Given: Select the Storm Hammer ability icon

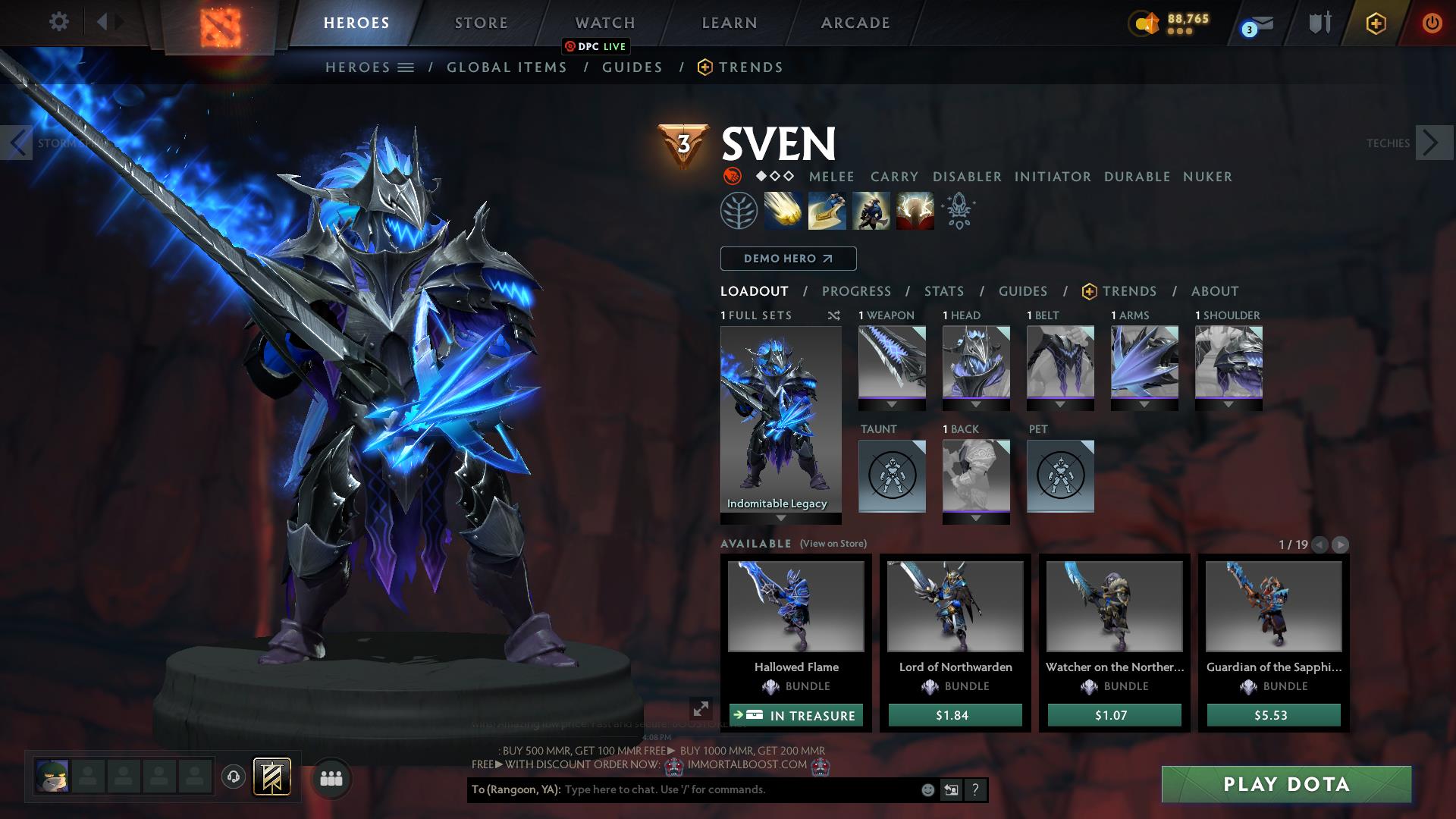Looking at the screenshot, I should (x=782, y=211).
